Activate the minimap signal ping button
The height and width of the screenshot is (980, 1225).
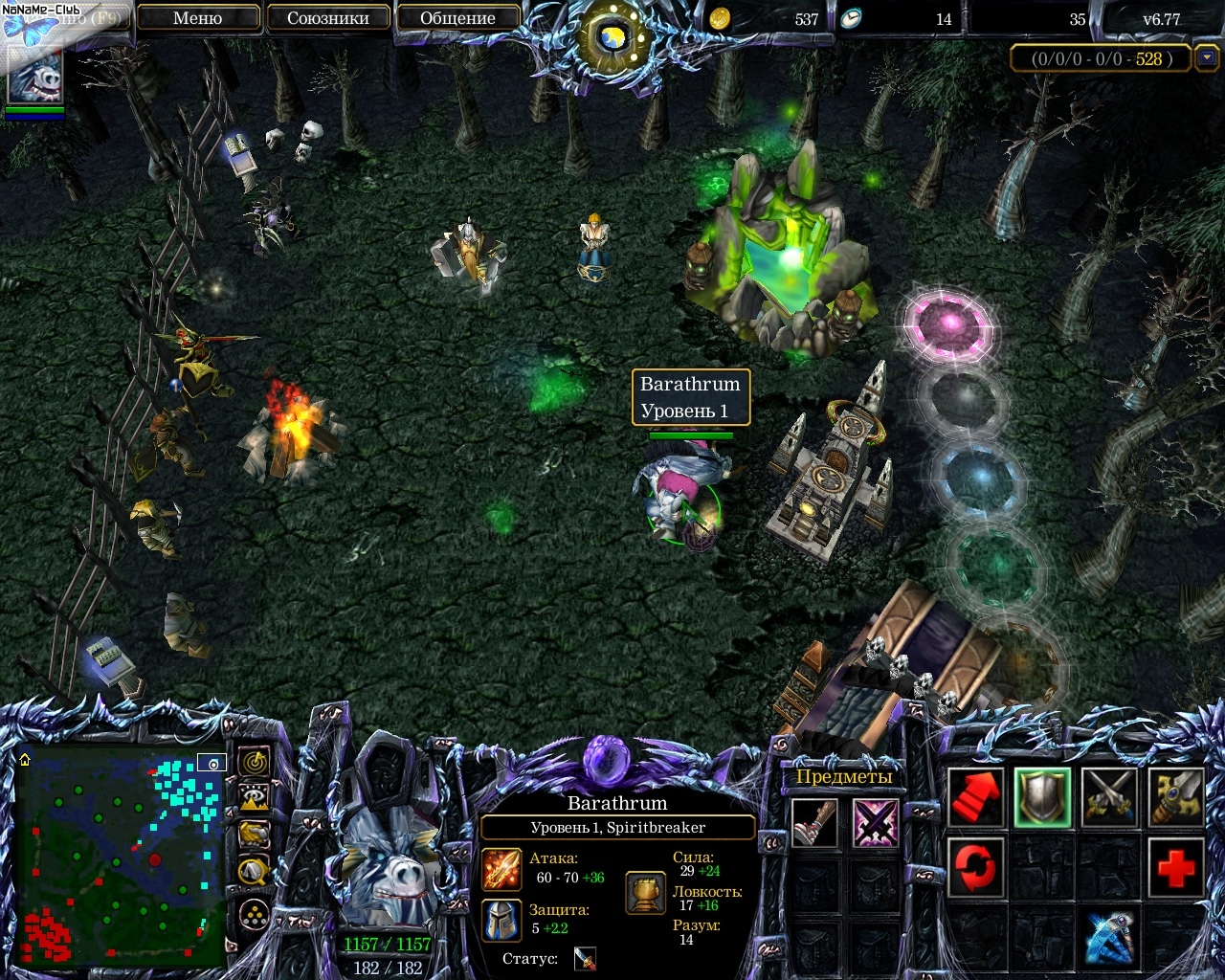tap(254, 763)
